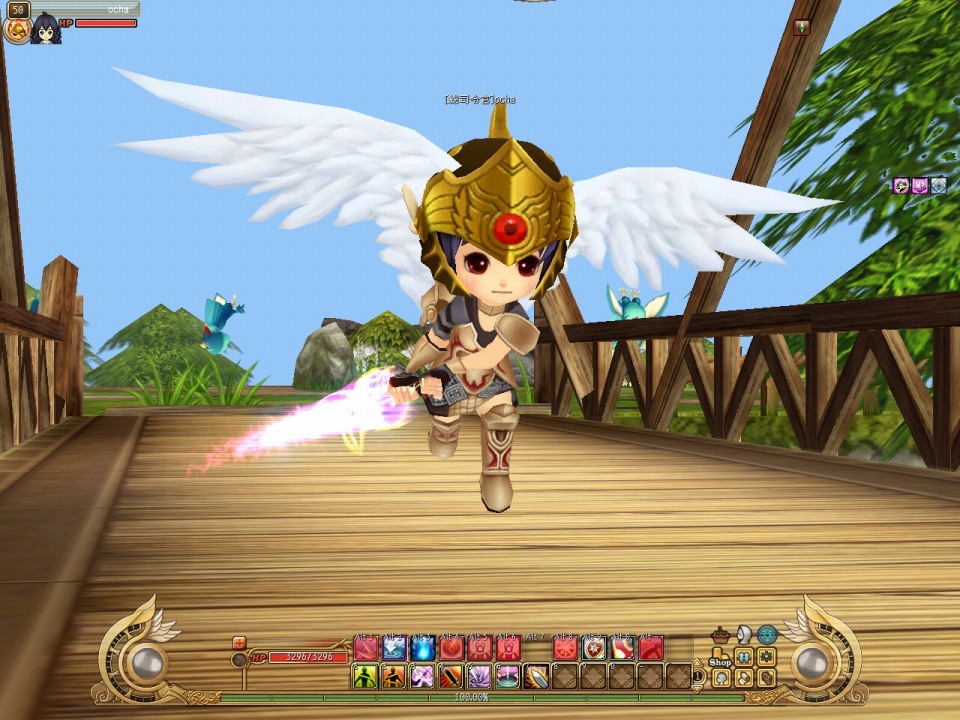Open the leather bag inventory icon

(x=766, y=677)
